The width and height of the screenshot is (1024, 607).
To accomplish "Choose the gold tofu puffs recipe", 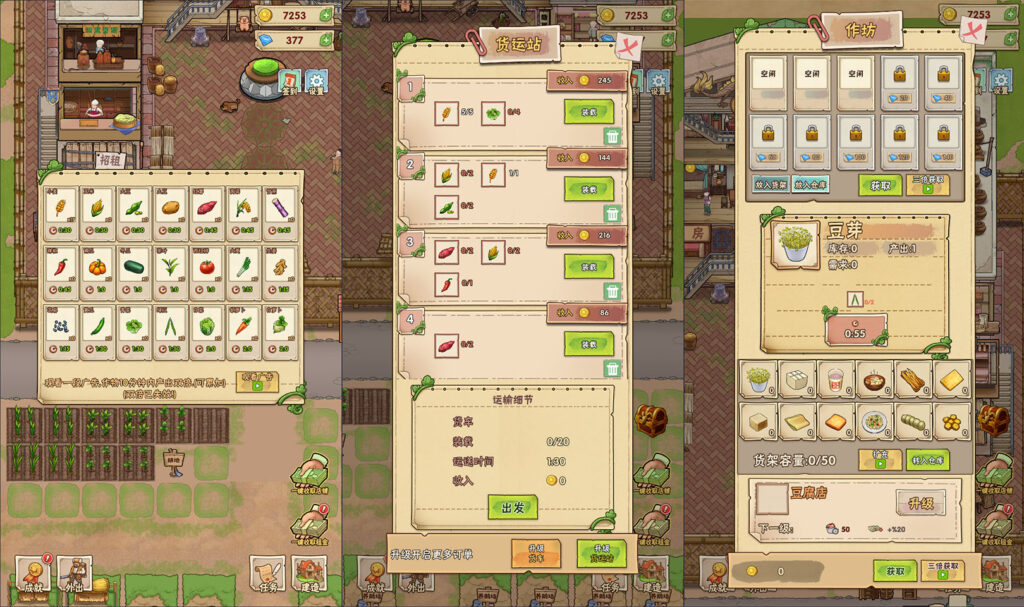I will tap(952, 421).
